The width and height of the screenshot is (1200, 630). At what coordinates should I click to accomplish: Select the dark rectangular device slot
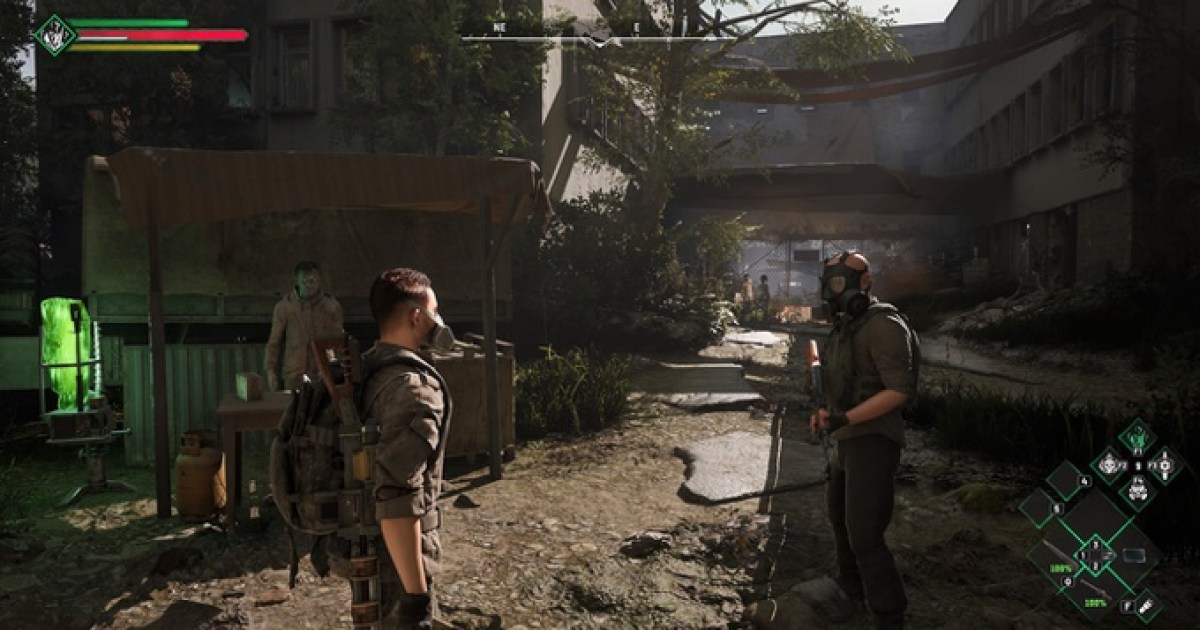[1136, 555]
